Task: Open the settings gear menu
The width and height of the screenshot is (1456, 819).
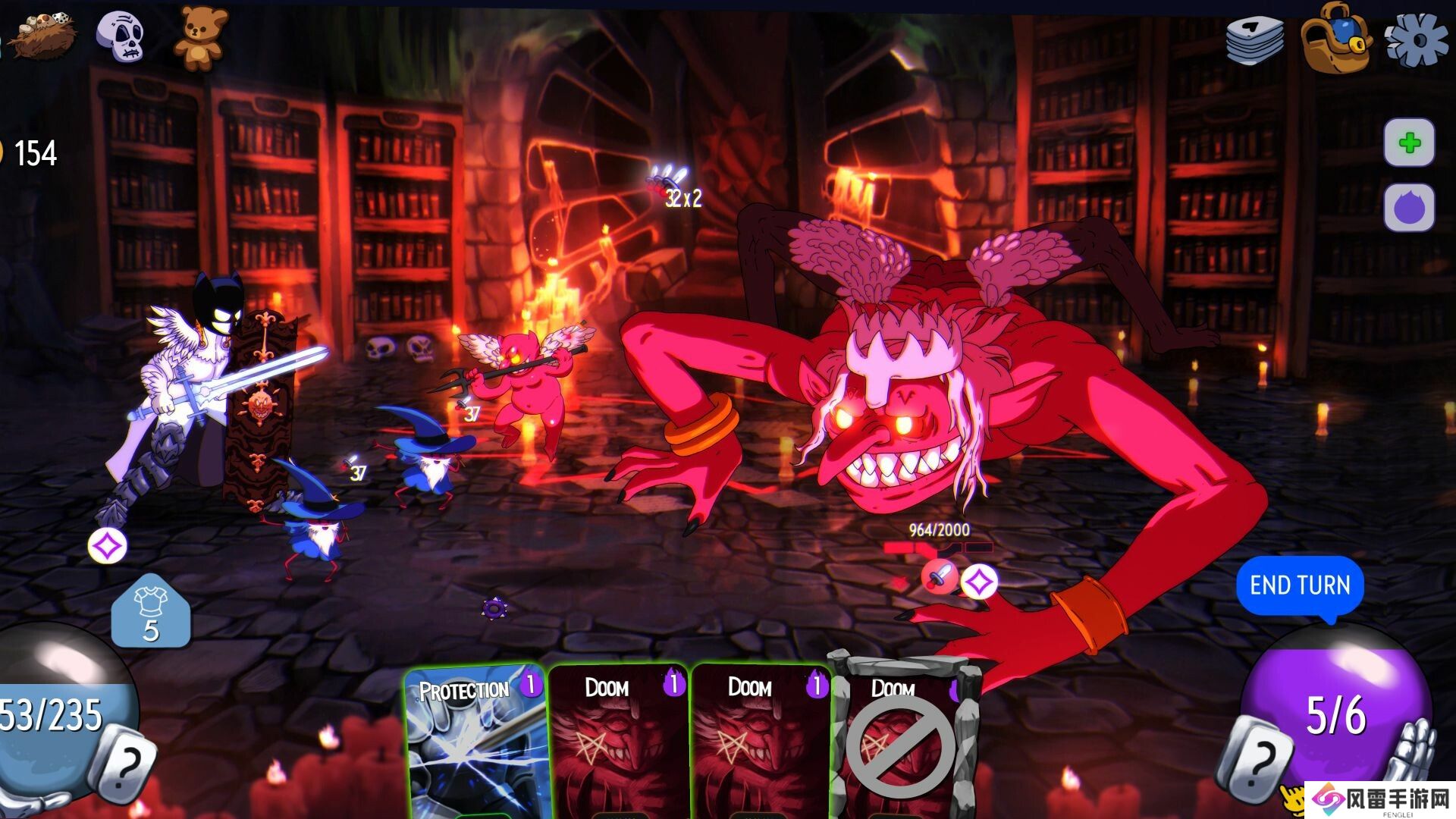Action: coord(1415,39)
